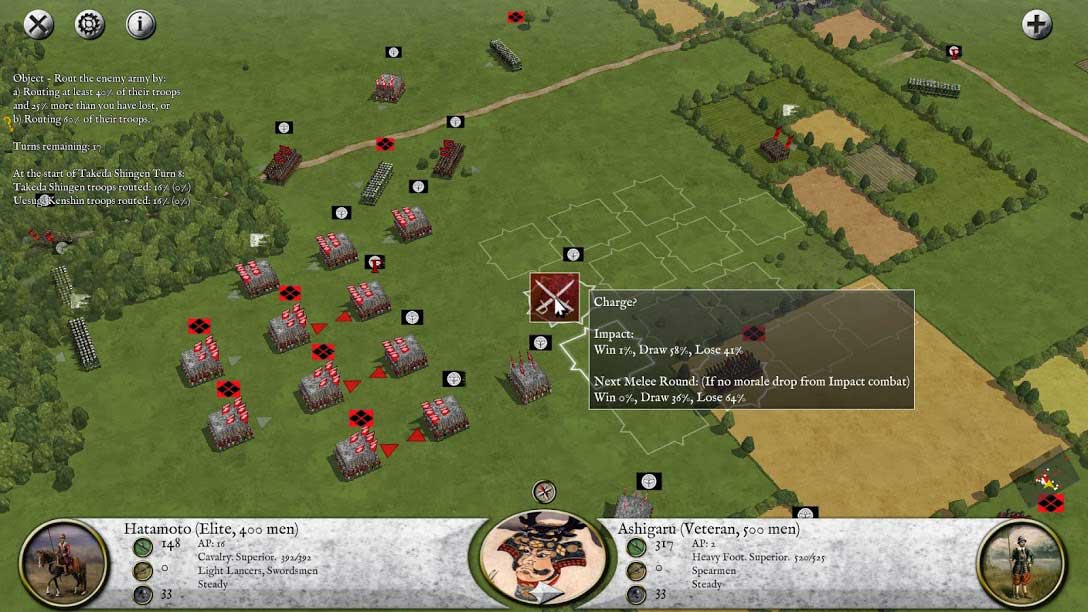Click the small compass icon above the portrait
The image size is (1088, 612).
(544, 492)
